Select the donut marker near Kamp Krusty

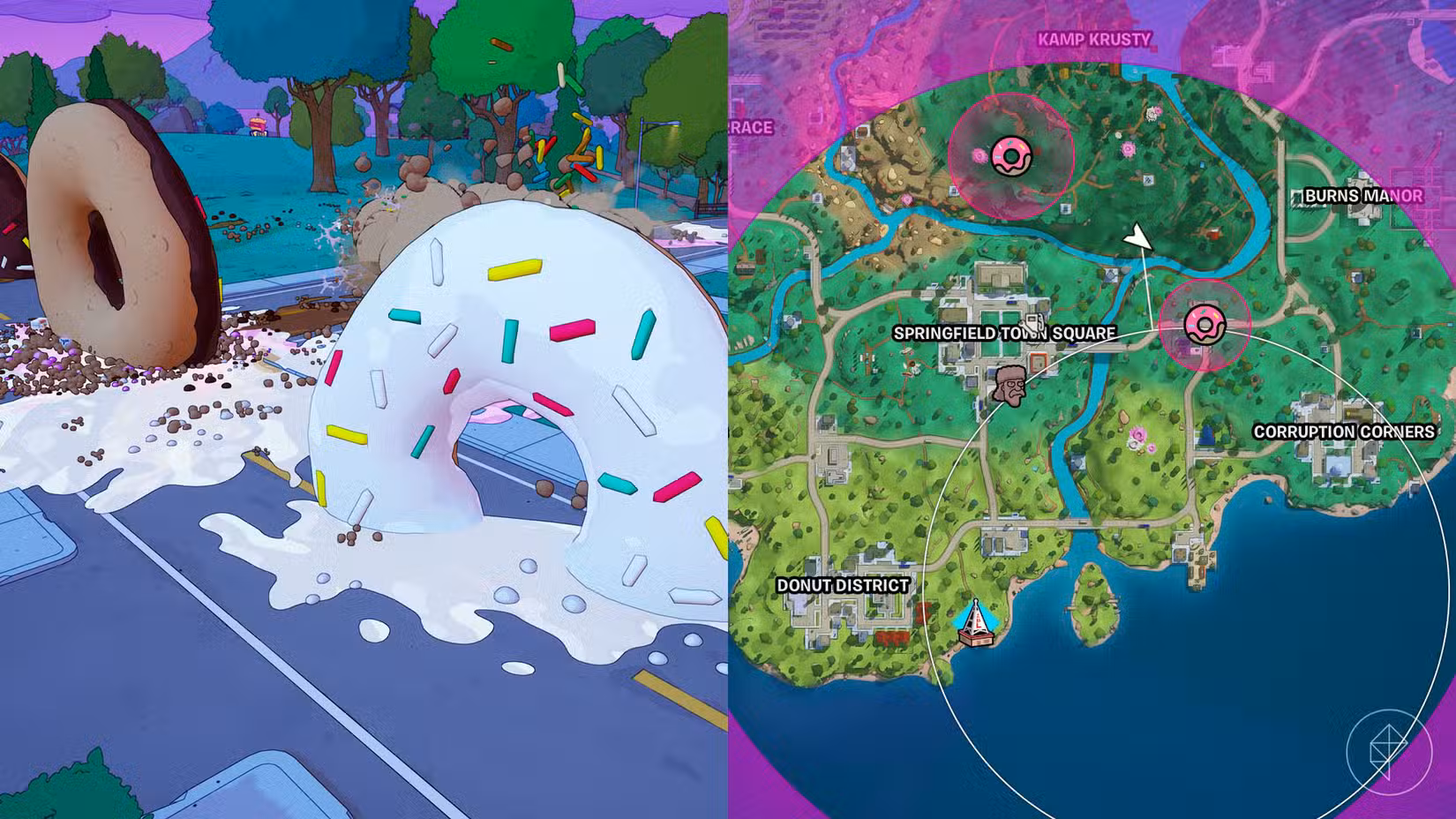click(x=1009, y=155)
